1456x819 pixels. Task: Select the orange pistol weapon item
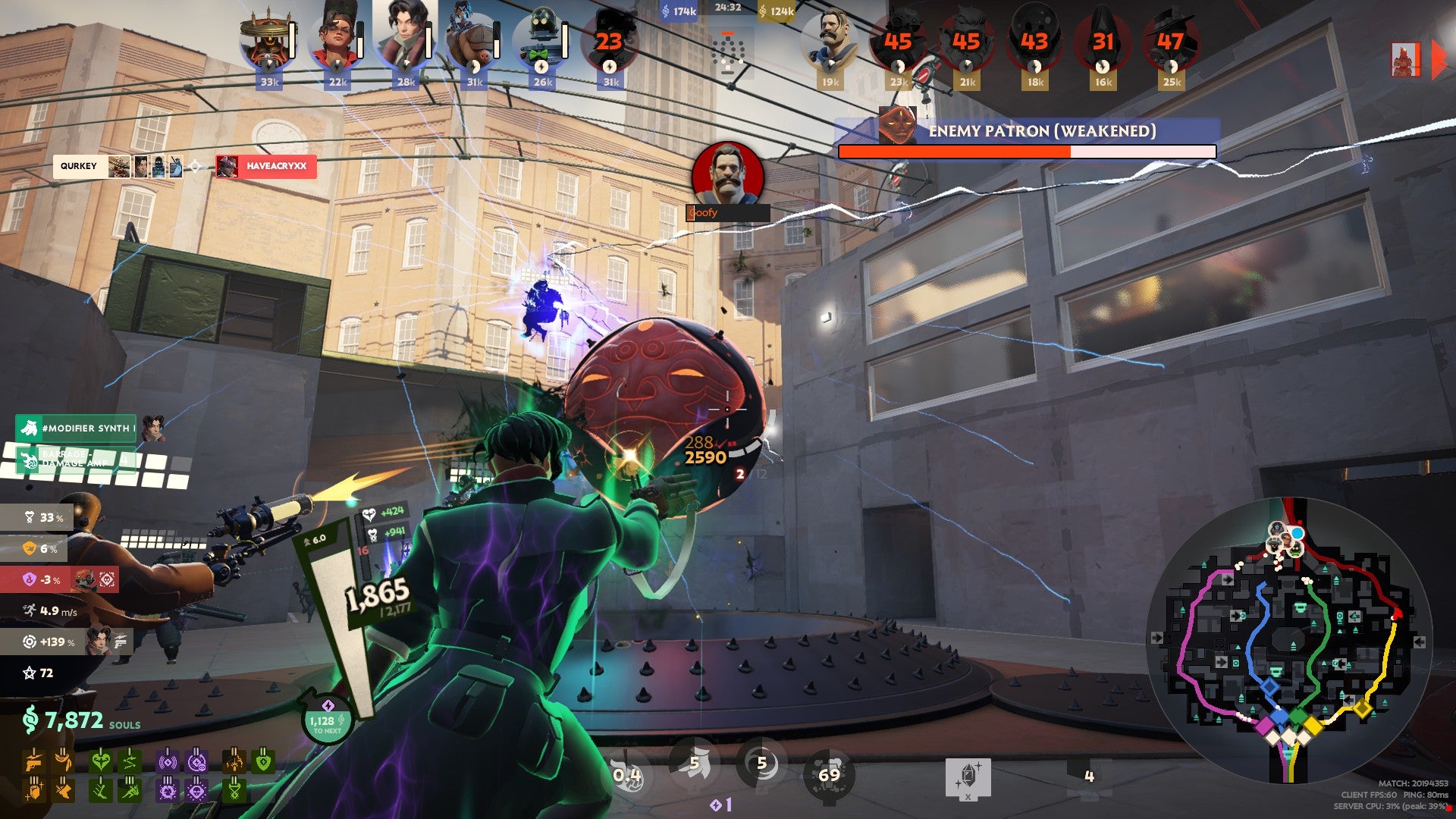point(33,761)
